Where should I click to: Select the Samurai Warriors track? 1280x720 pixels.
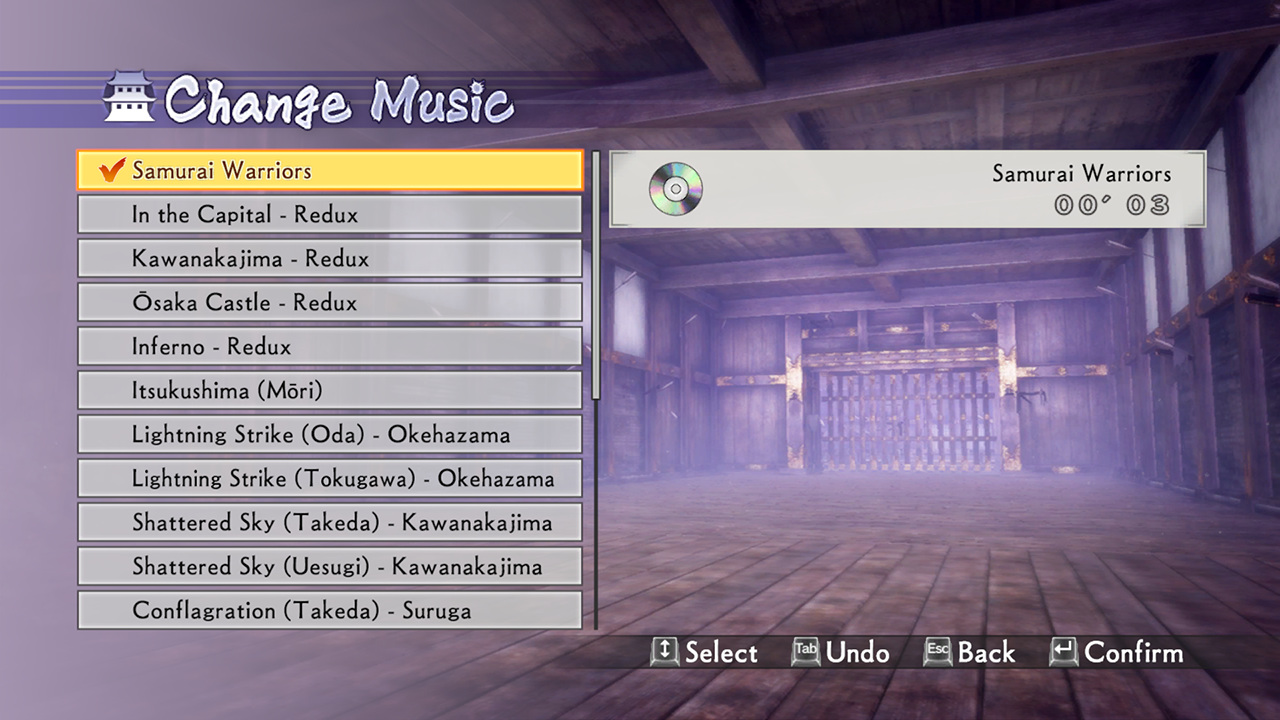pos(330,171)
